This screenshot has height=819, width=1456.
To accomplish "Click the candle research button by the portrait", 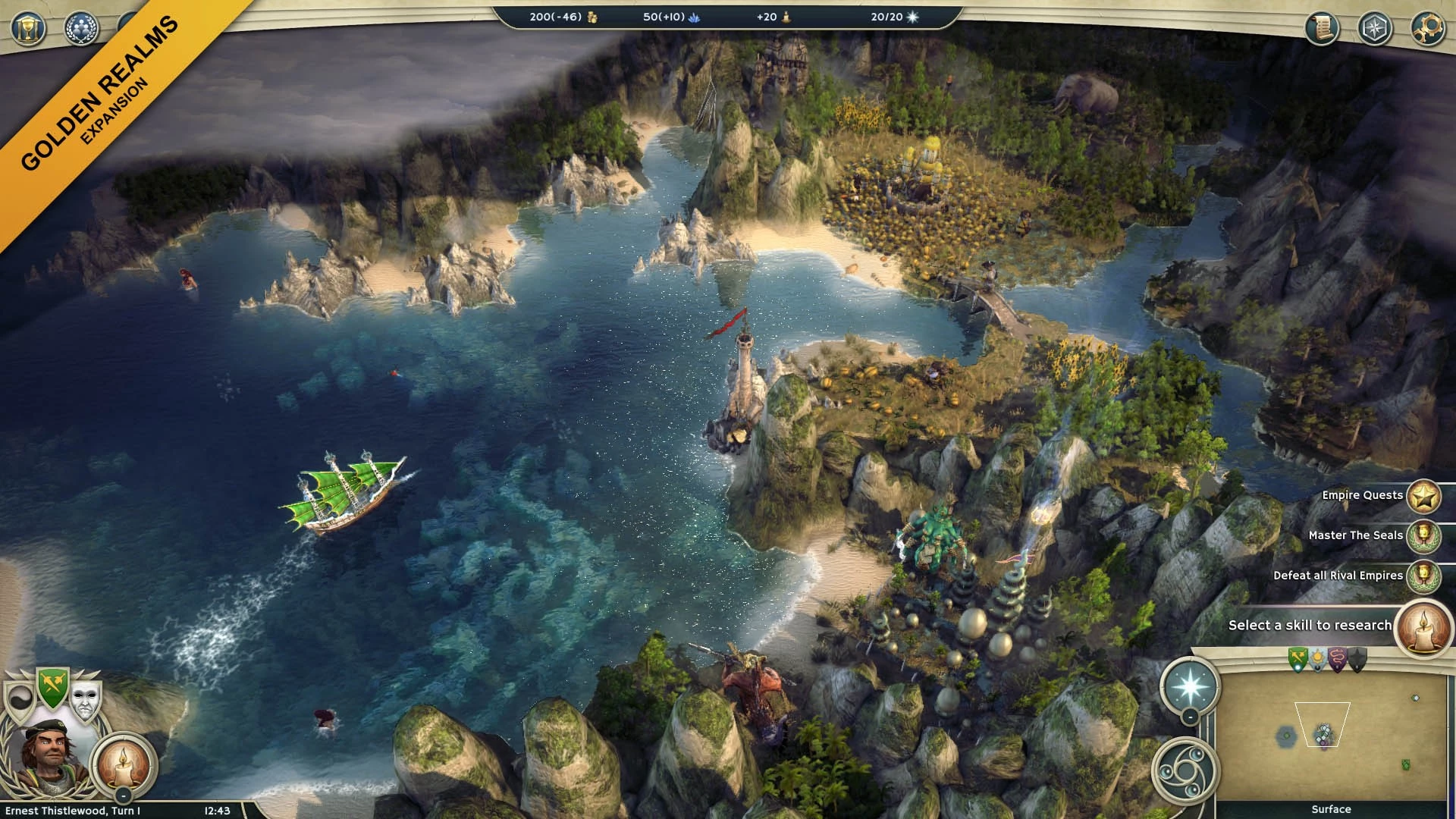I will pos(123,761).
